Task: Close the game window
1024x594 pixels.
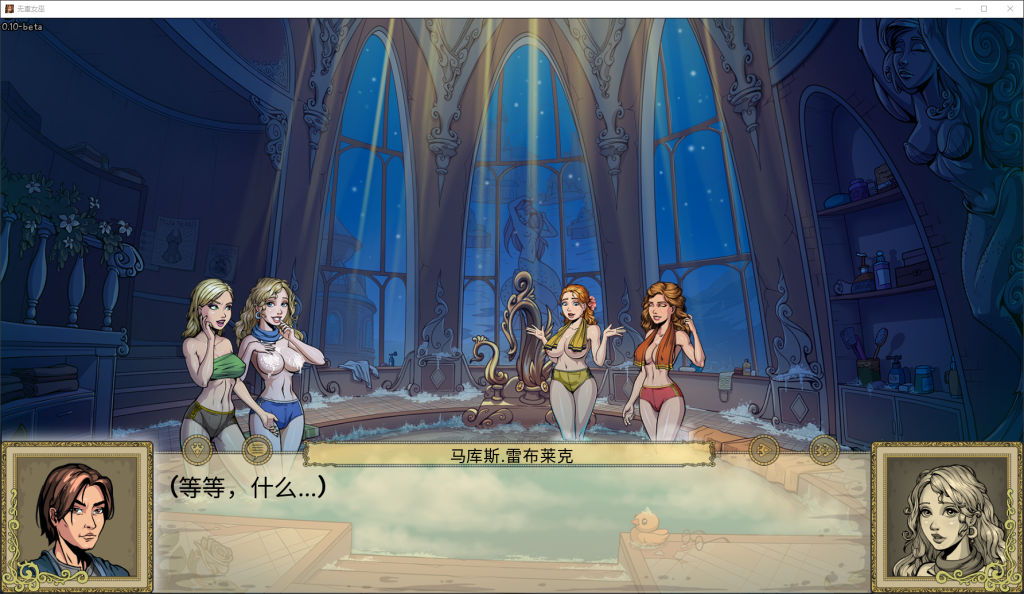Action: [1008, 8]
